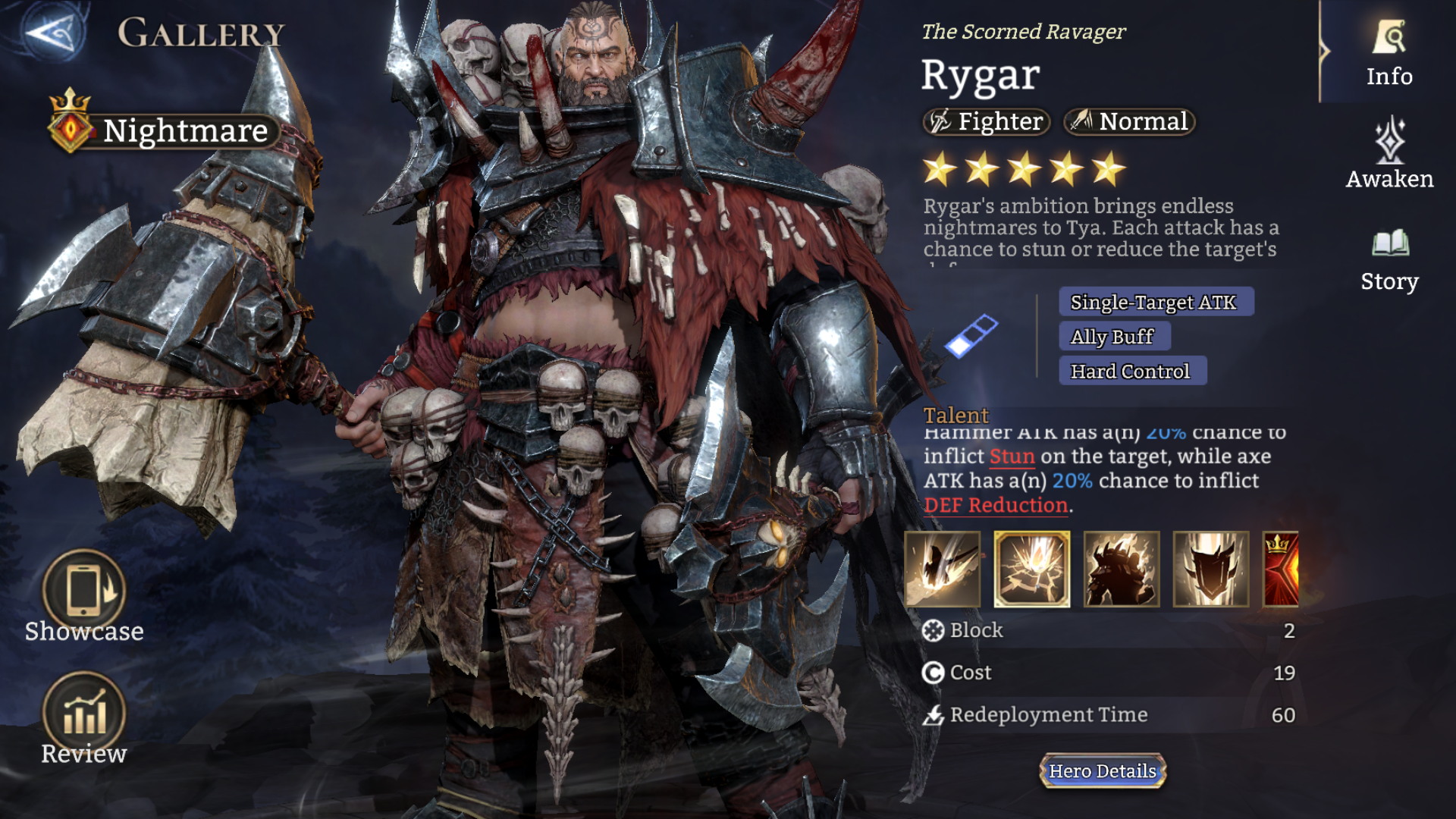
Task: View the hammer strike skill icon
Action: 943,569
